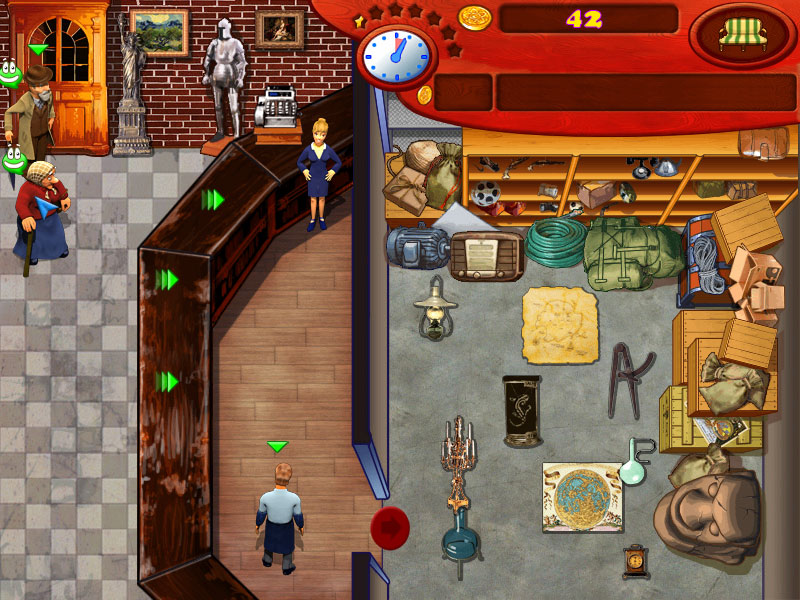Choose the carved stone head statue
The width and height of the screenshot is (800, 600).
(707, 509)
